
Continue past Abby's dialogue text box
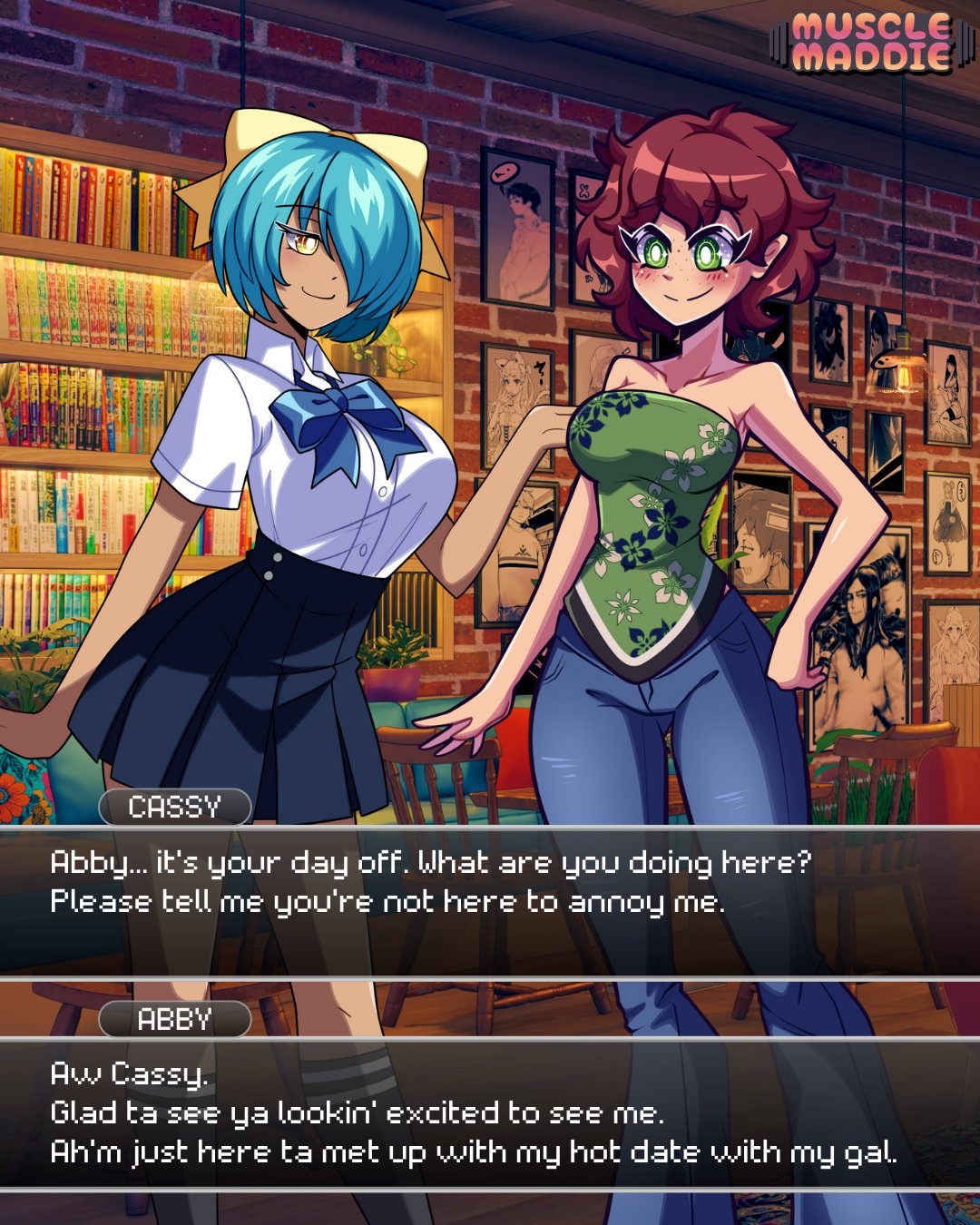[490, 1112]
